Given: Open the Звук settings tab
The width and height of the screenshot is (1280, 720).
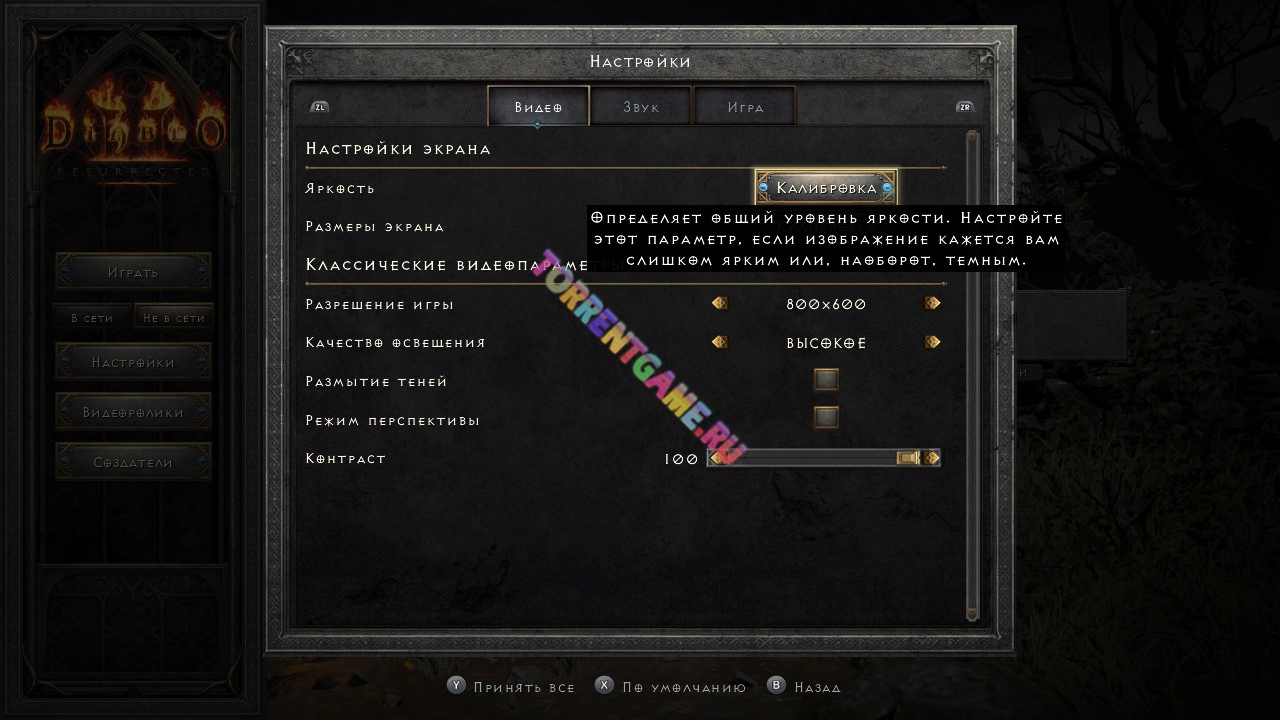Looking at the screenshot, I should [x=641, y=106].
